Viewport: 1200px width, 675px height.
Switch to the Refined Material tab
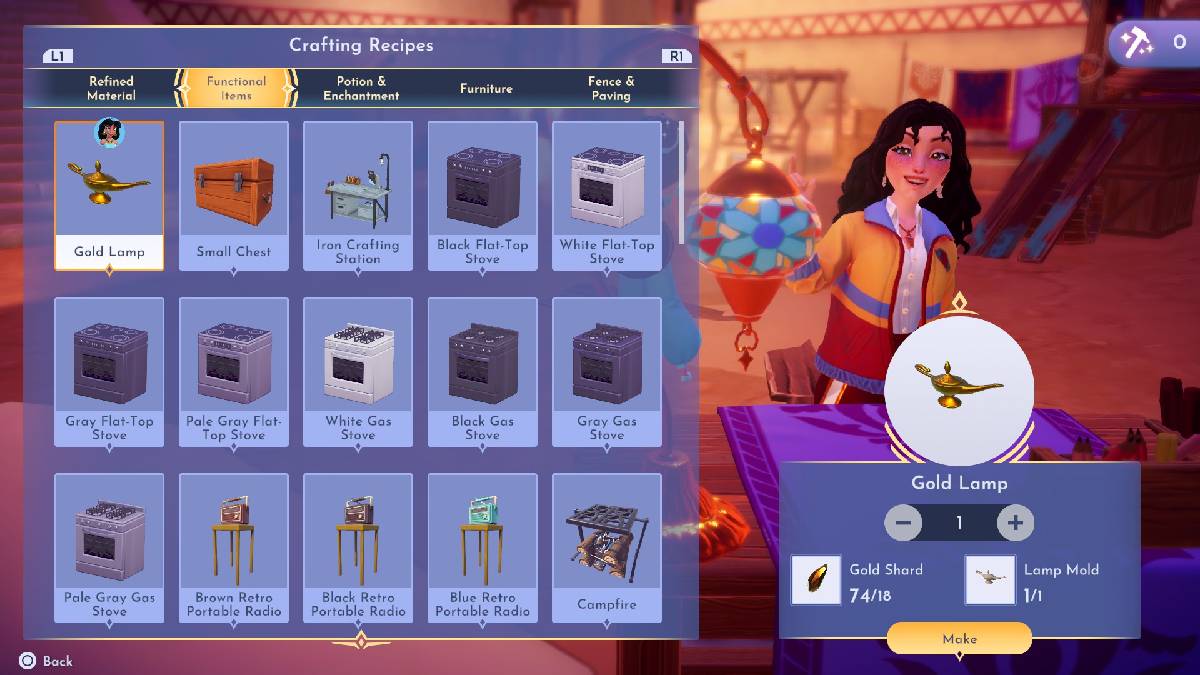111,88
